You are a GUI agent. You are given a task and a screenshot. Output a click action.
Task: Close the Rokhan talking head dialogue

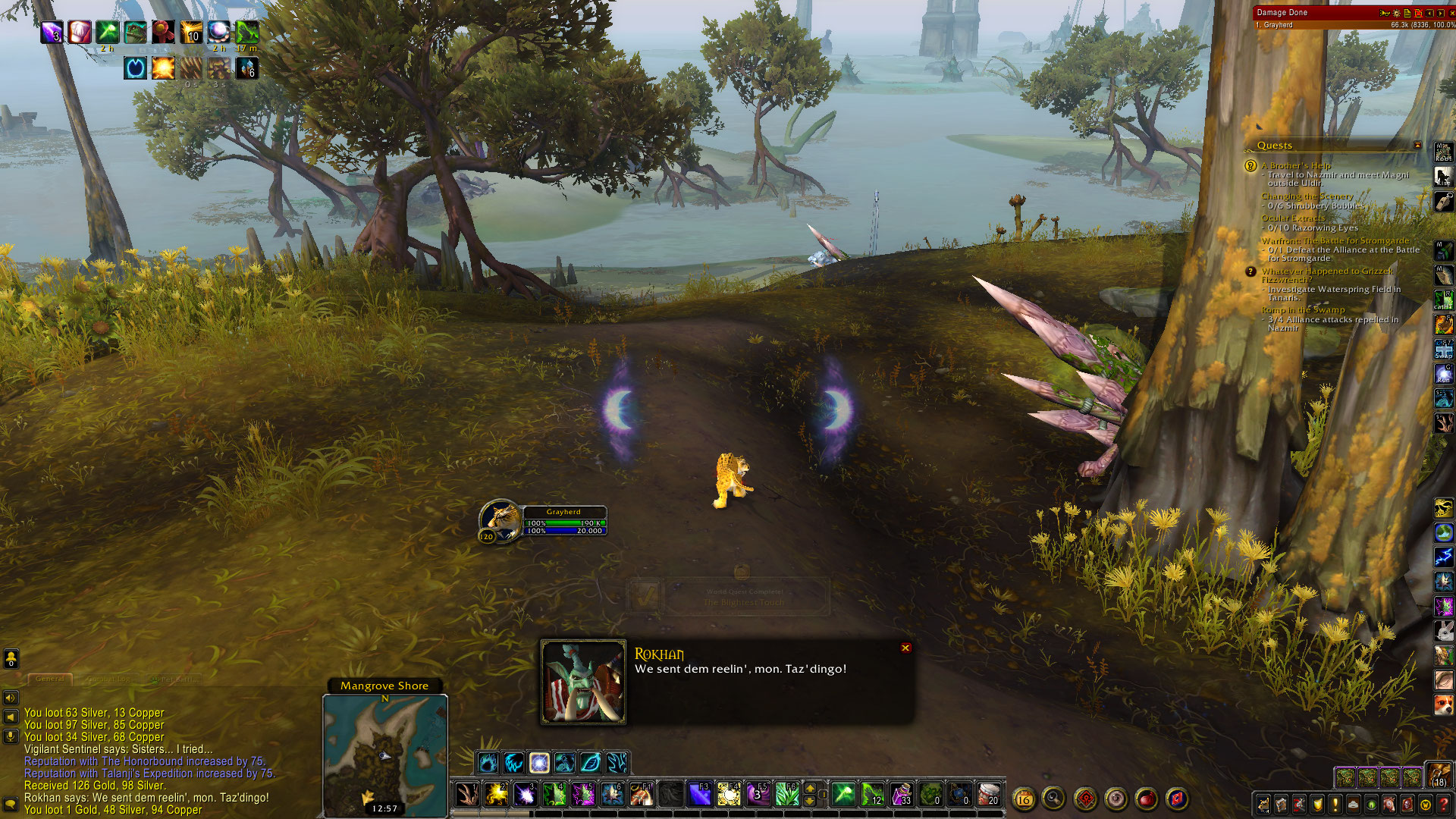[905, 648]
